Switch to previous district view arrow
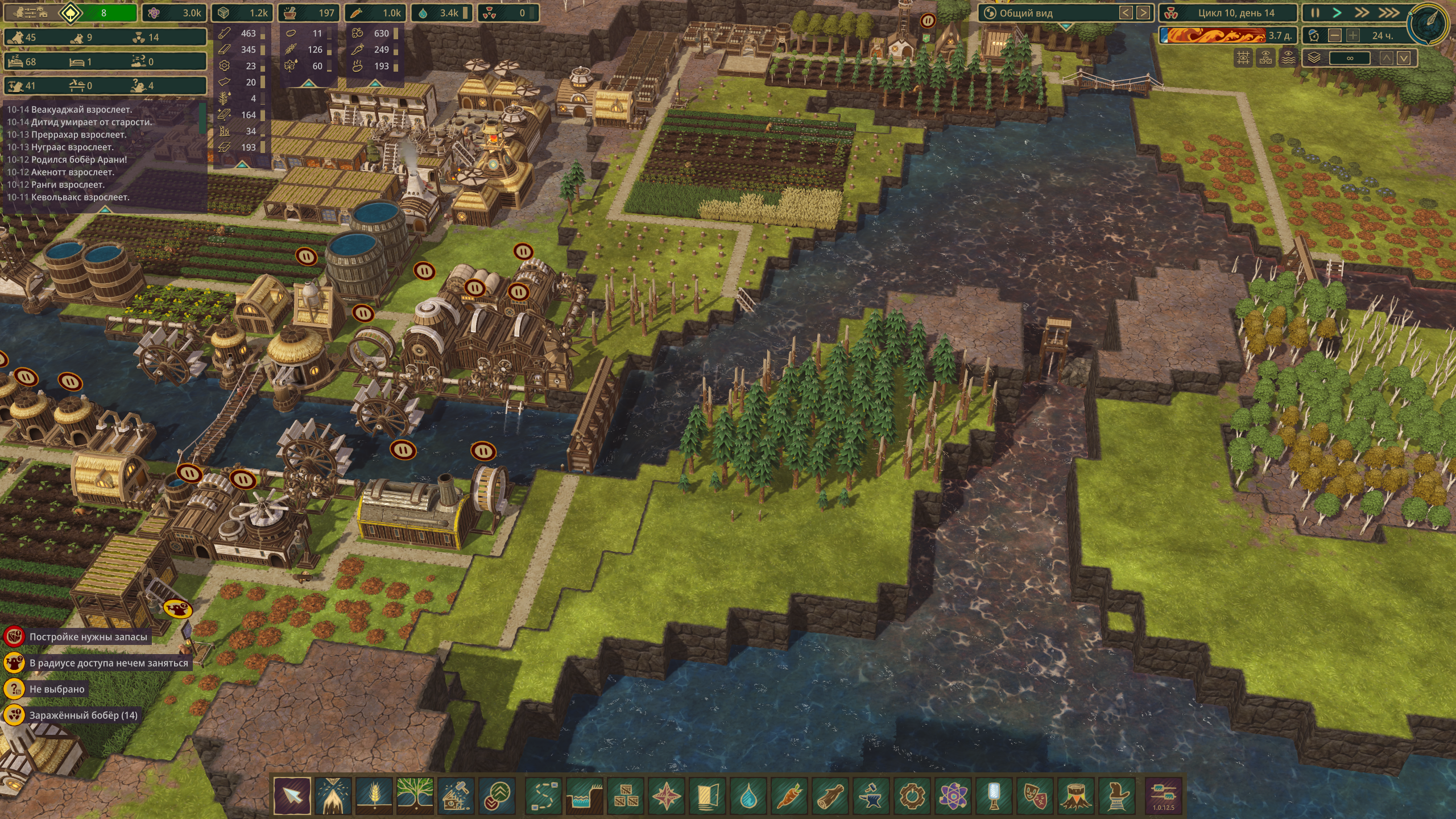This screenshot has height=819, width=1456. pos(1126,13)
